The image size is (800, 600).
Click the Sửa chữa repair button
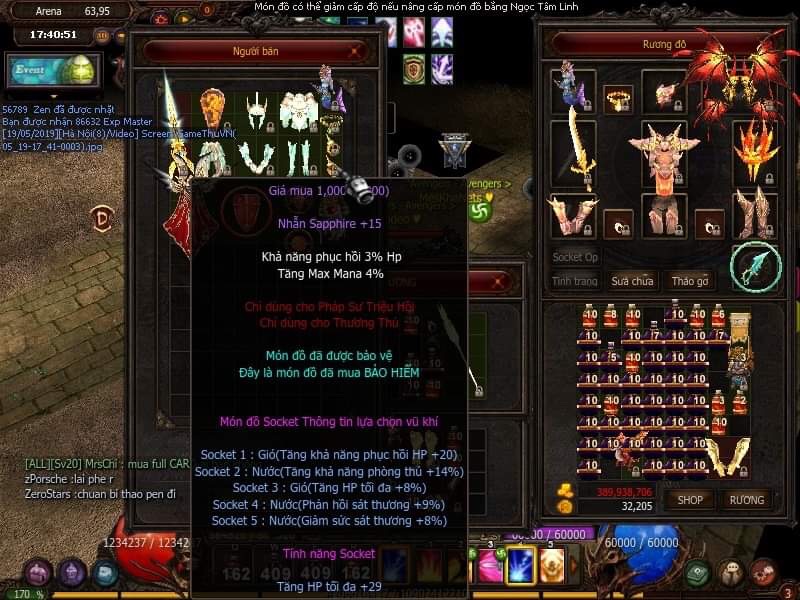[x=632, y=281]
